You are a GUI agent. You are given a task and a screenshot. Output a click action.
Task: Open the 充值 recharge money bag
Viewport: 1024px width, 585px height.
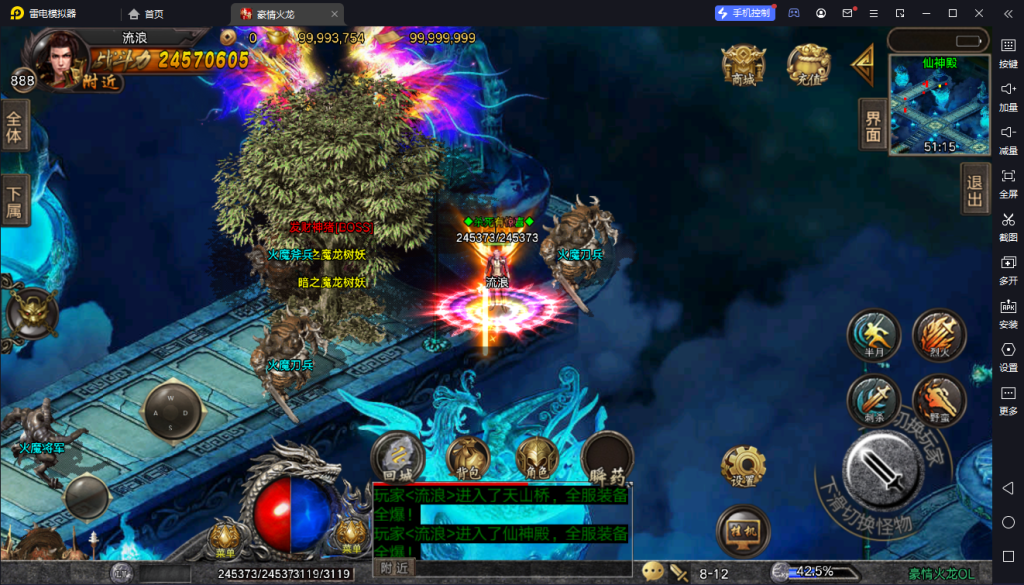coord(808,64)
